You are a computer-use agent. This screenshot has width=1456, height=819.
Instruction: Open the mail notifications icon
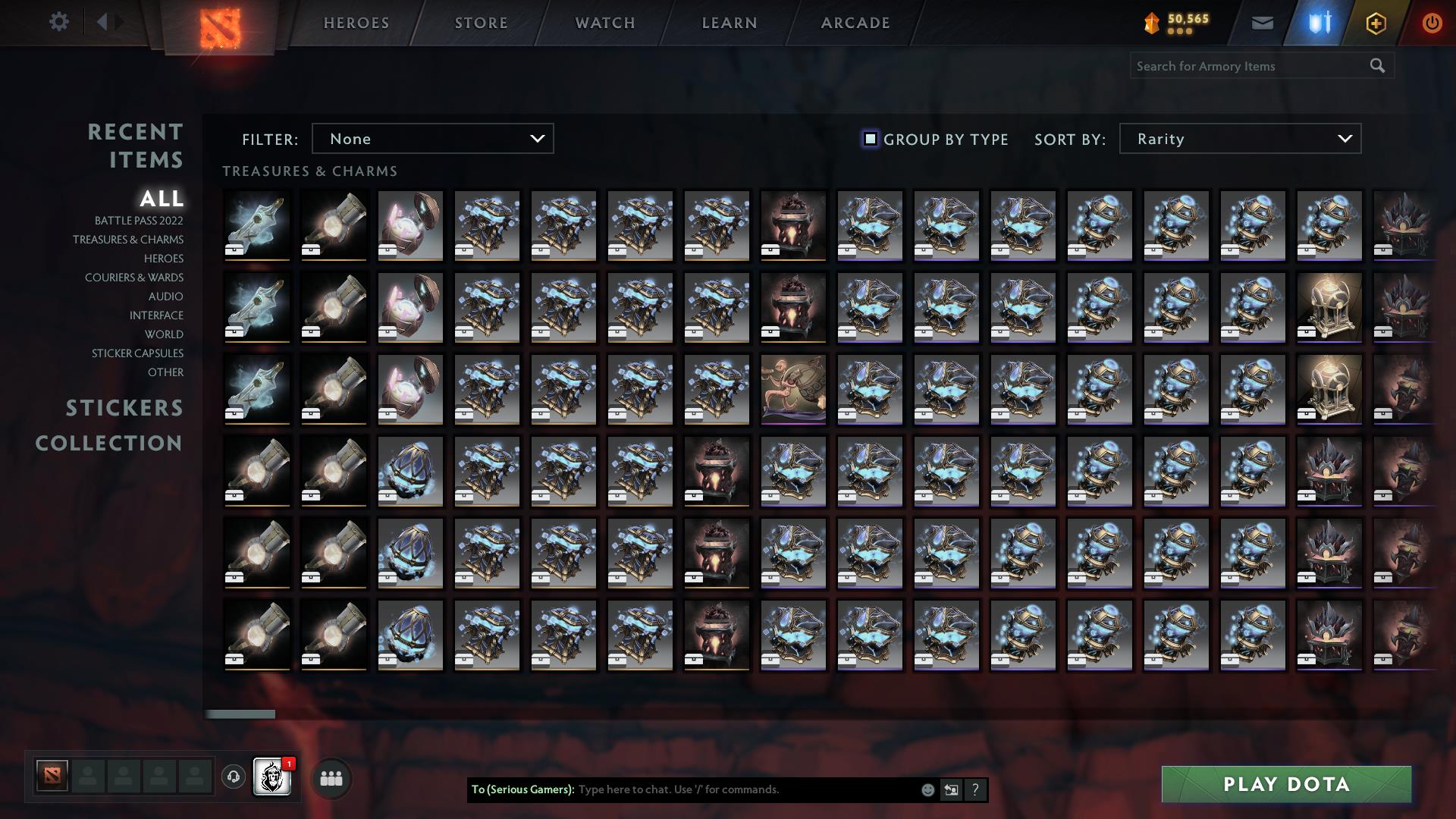[1262, 23]
